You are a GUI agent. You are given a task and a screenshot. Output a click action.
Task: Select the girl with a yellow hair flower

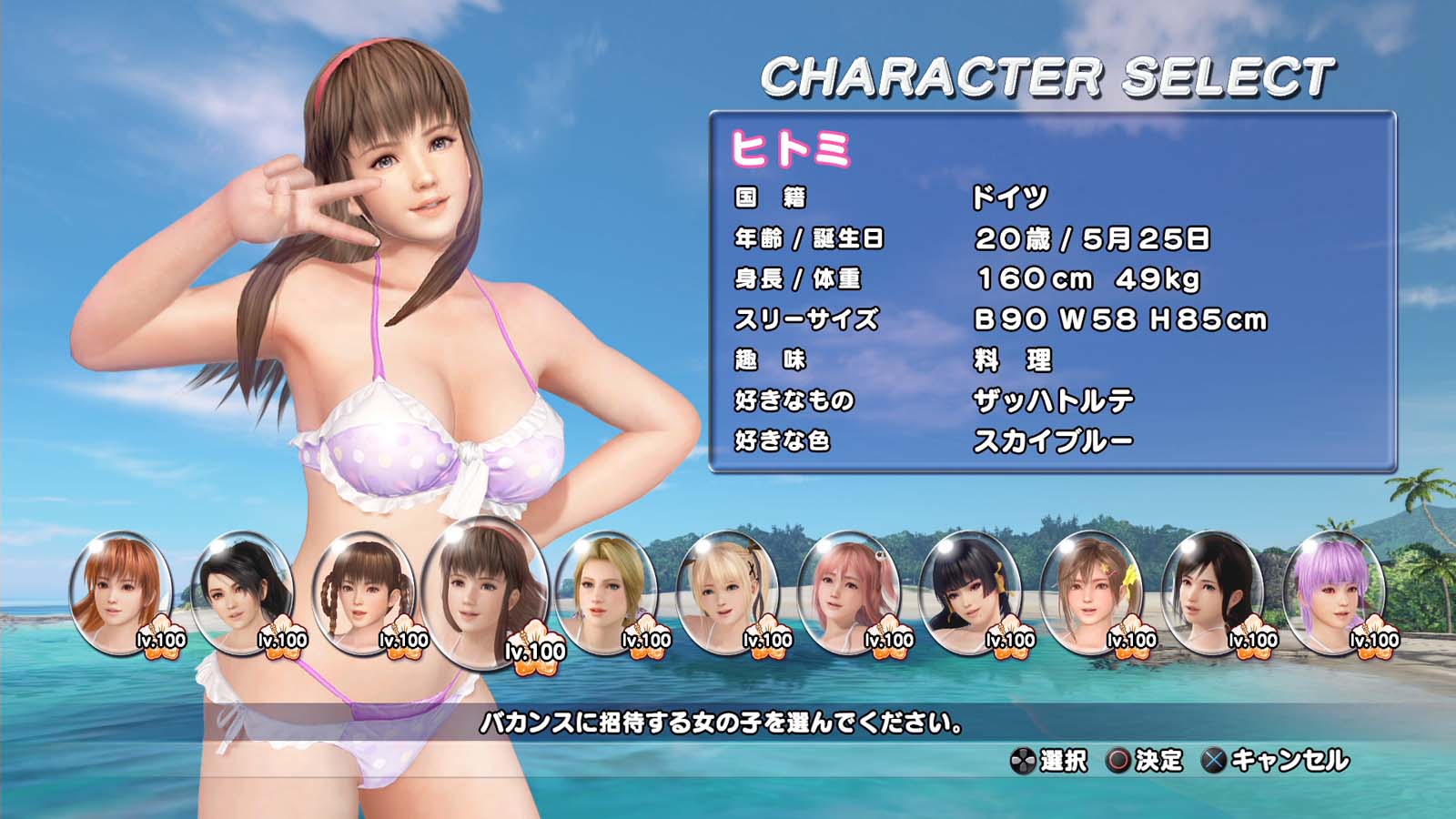point(1090,591)
